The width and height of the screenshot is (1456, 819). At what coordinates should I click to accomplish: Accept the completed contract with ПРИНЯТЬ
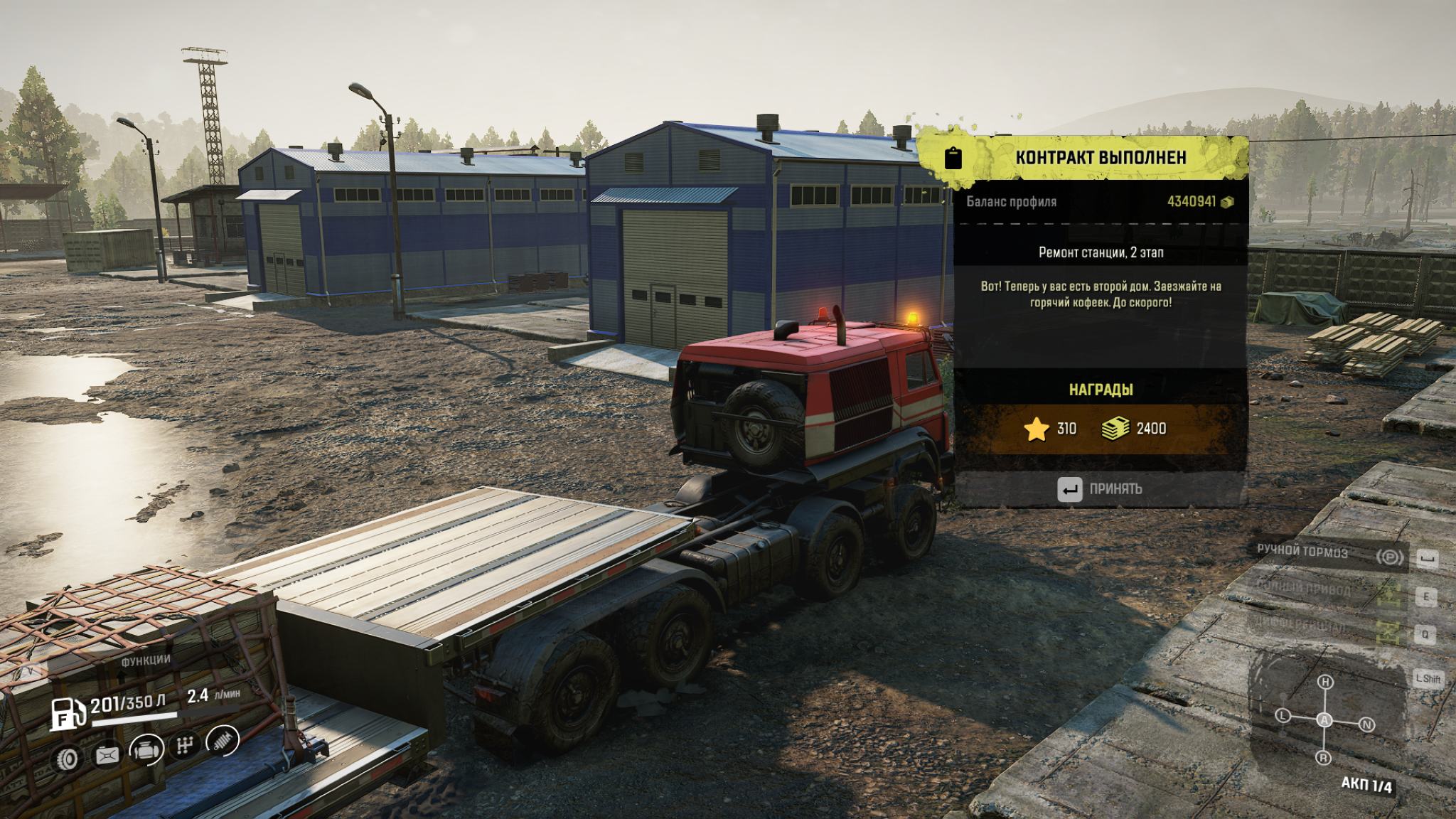1100,489
